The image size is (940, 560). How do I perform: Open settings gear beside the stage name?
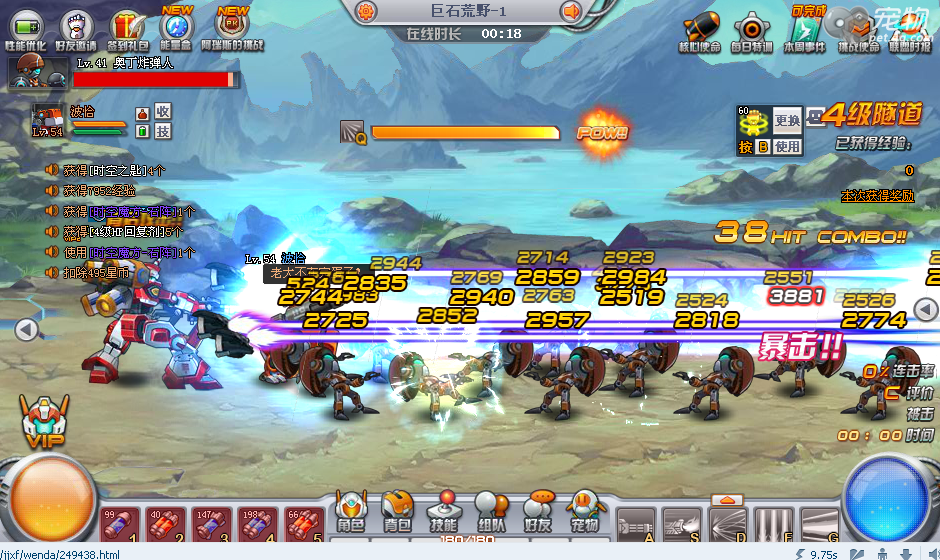coord(366,12)
